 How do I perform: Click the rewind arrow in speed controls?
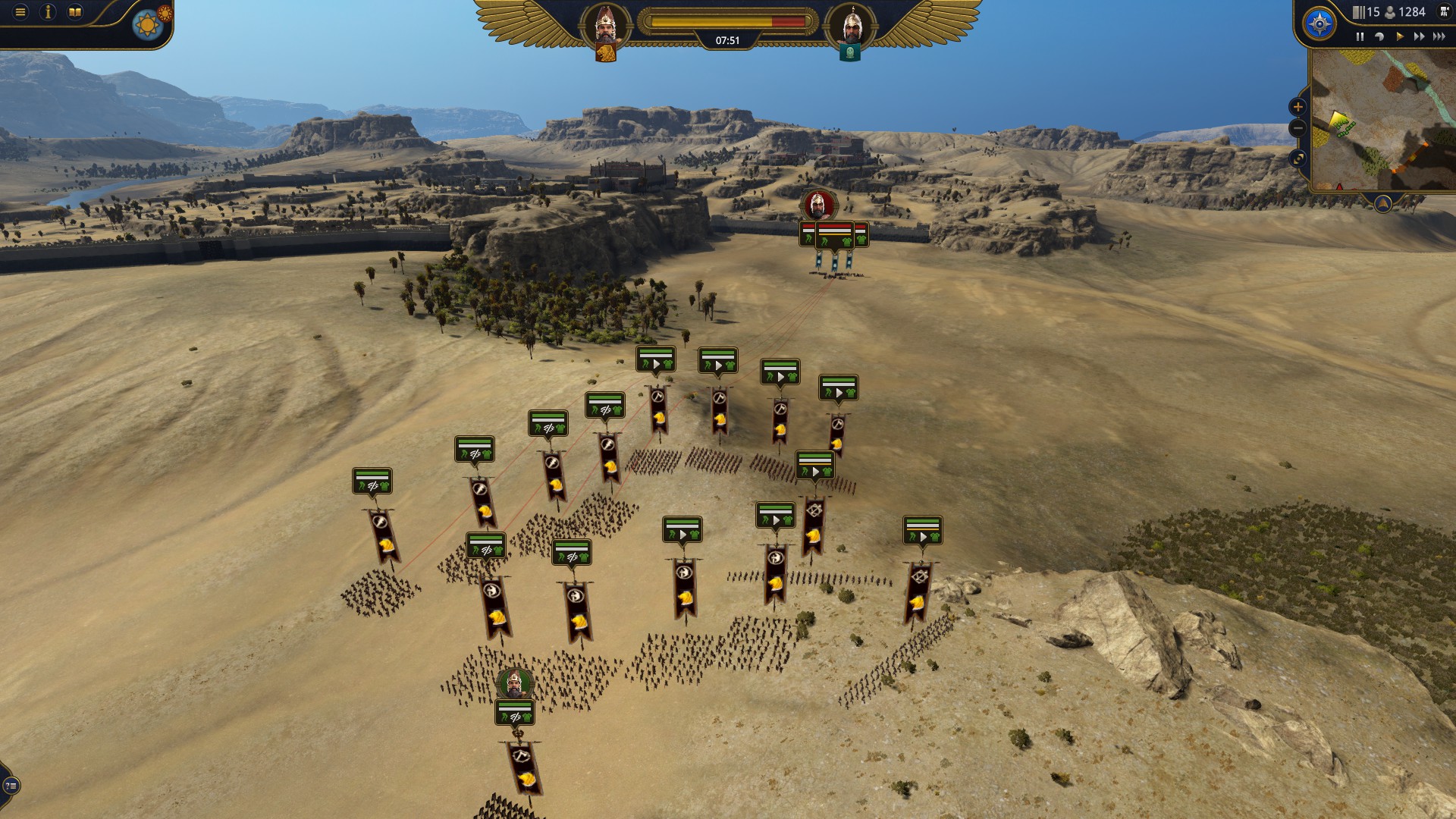pyautogui.click(x=1379, y=36)
